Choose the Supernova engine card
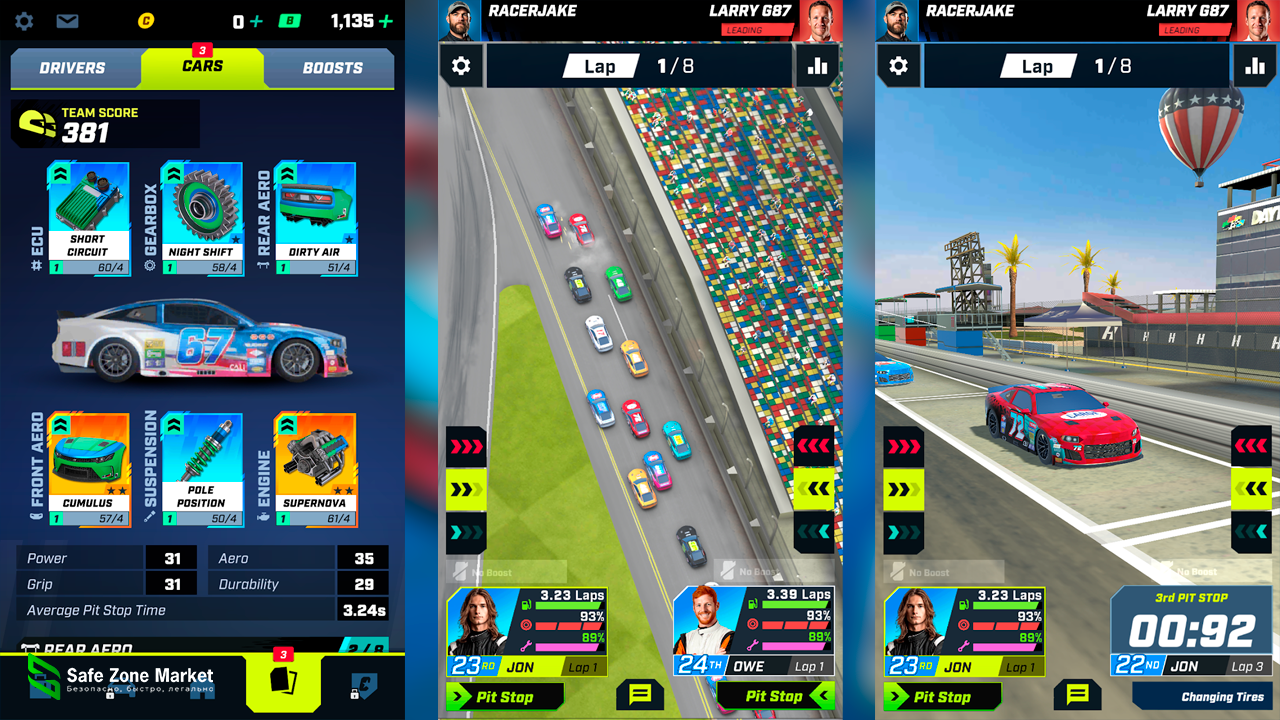1280x720 pixels. [x=315, y=470]
